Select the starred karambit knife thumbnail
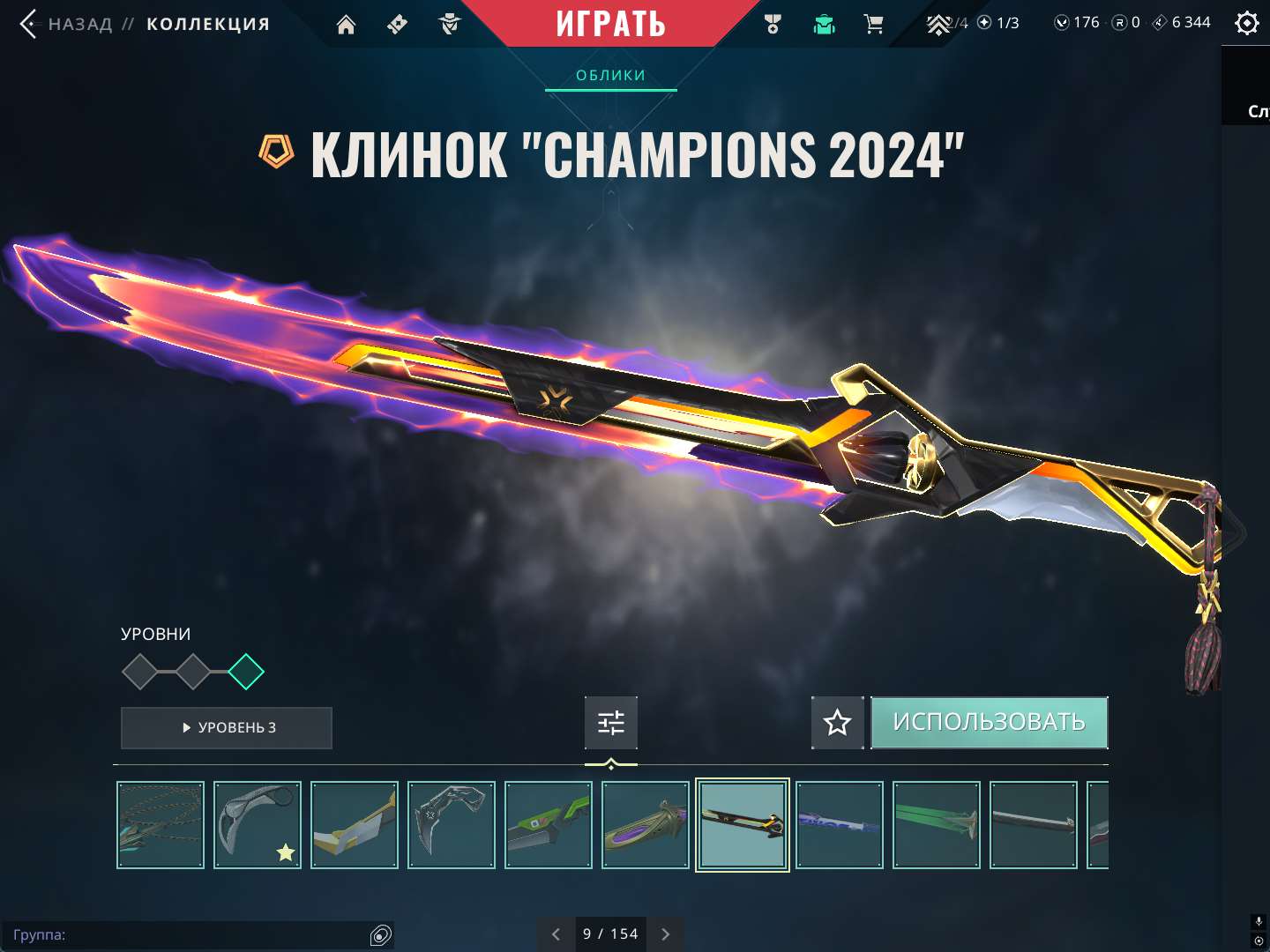Image resolution: width=1270 pixels, height=952 pixels. point(257,824)
